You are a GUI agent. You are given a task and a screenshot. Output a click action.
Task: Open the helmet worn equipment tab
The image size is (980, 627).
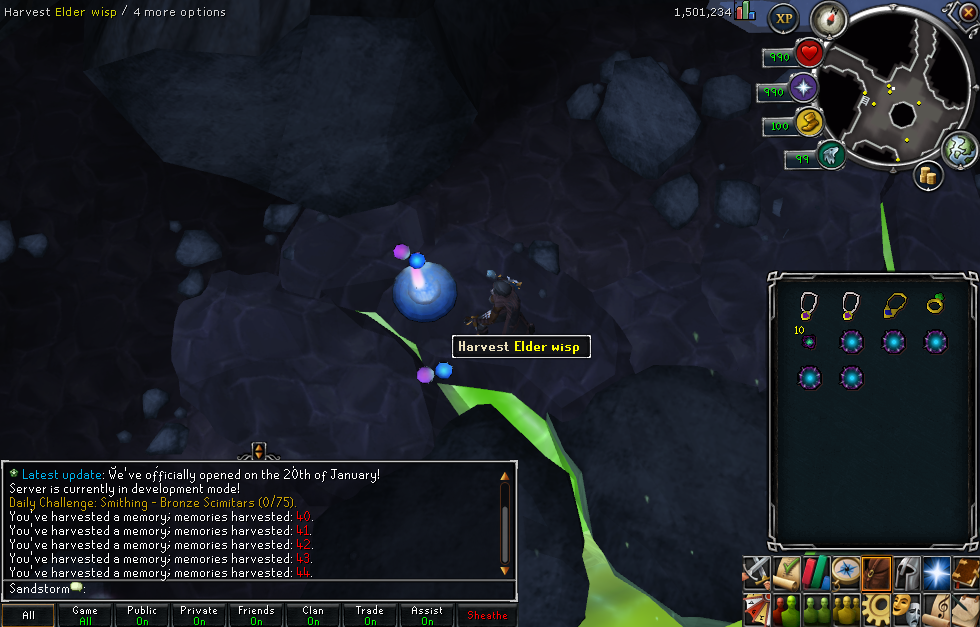click(906, 571)
